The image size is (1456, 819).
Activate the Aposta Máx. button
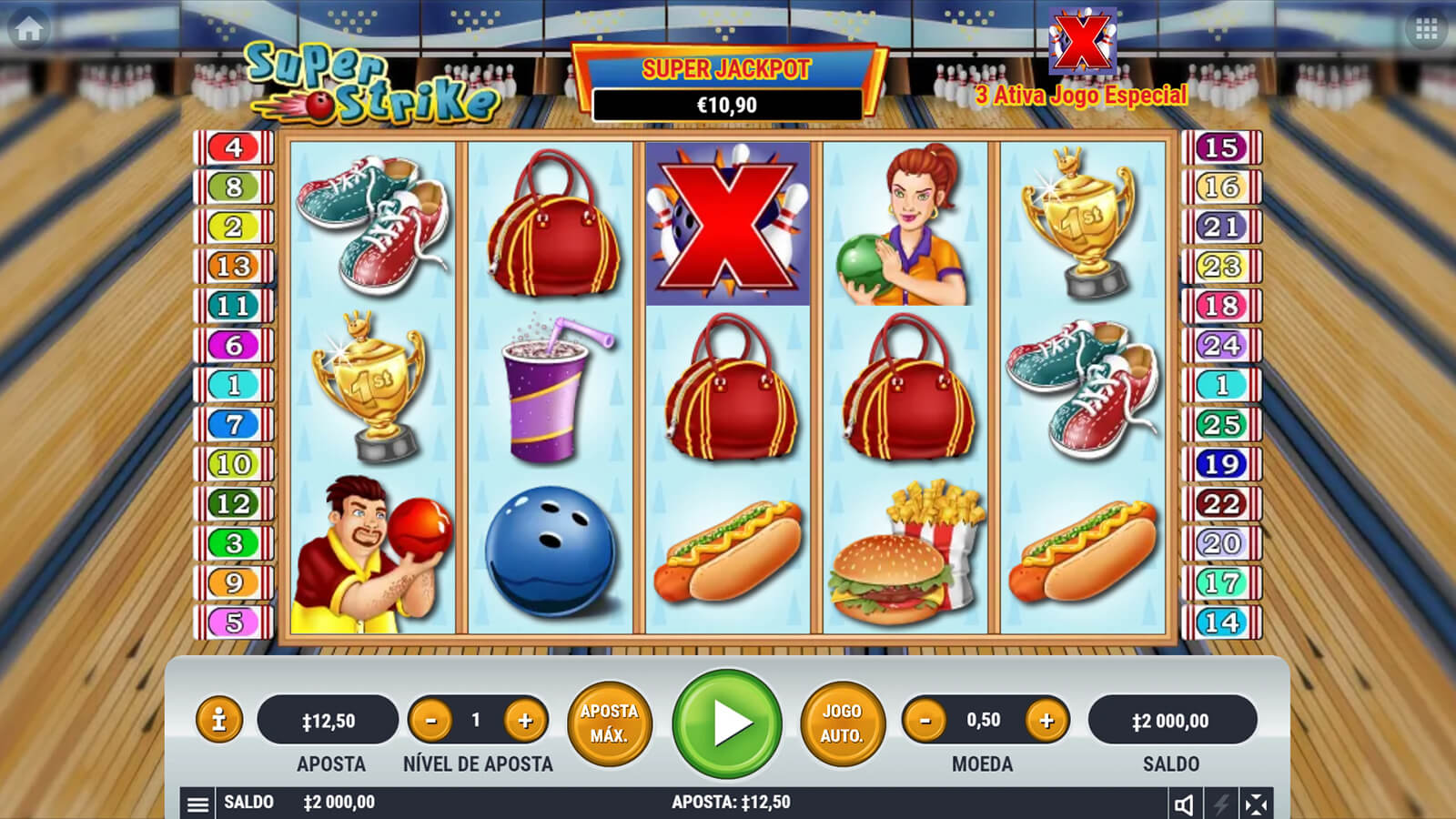click(609, 723)
